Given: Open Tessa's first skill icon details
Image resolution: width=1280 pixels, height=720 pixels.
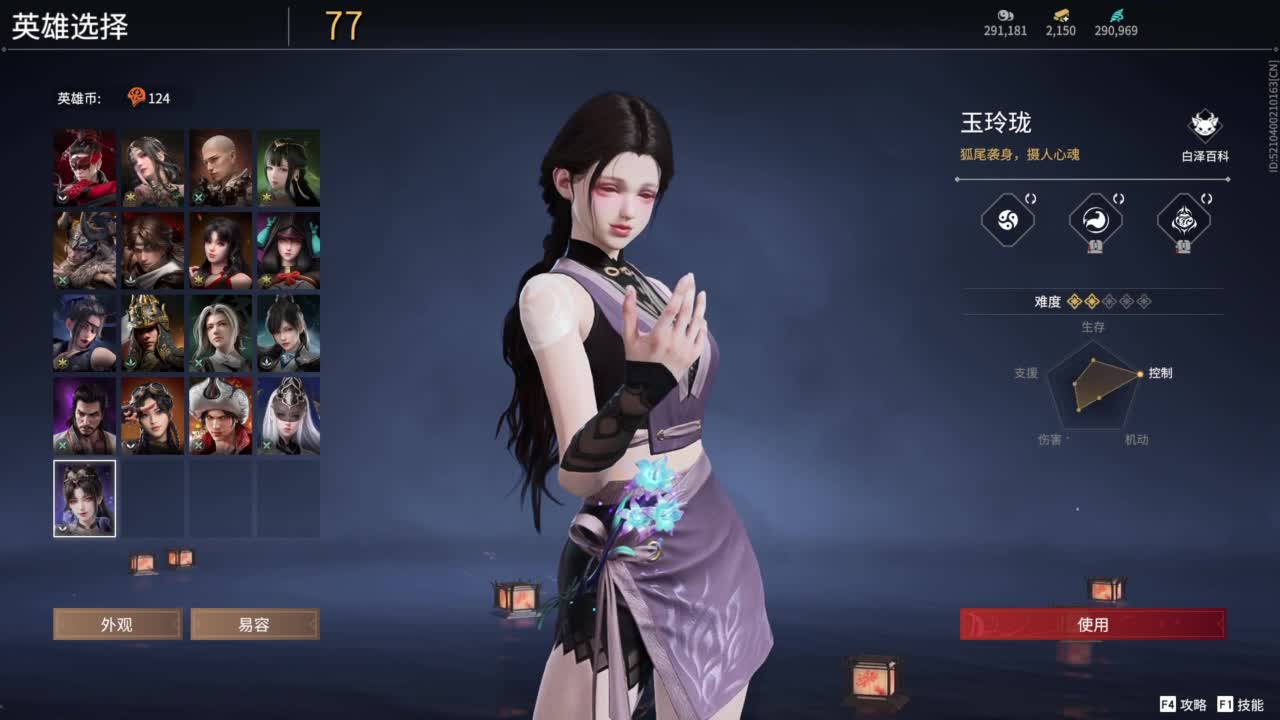Looking at the screenshot, I should pos(1008,222).
